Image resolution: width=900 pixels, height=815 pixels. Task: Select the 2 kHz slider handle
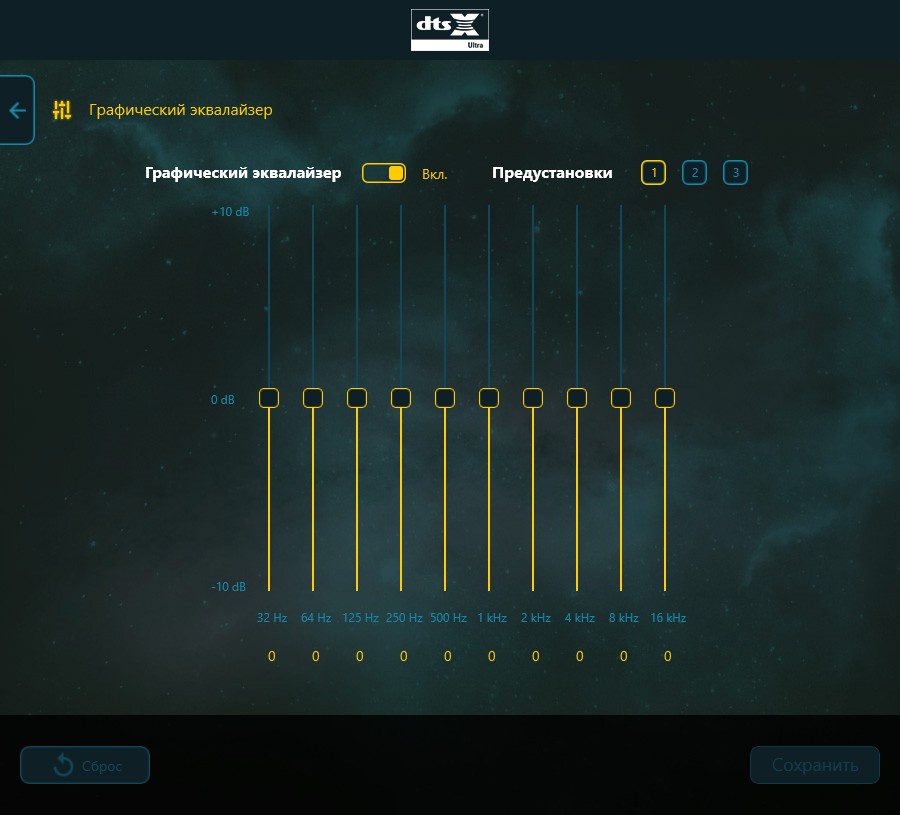(x=533, y=398)
